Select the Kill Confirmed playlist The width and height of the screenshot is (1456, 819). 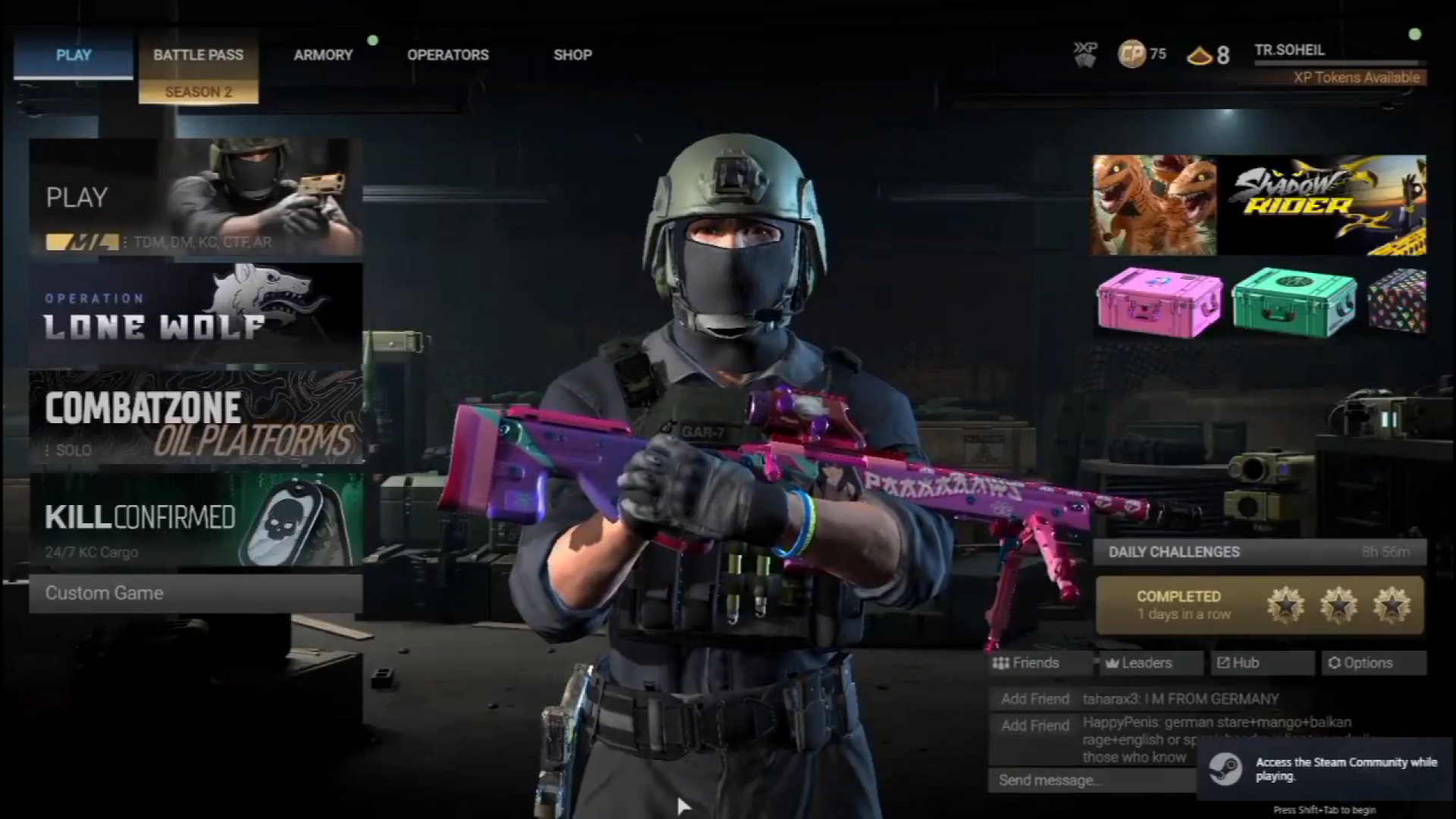196,520
